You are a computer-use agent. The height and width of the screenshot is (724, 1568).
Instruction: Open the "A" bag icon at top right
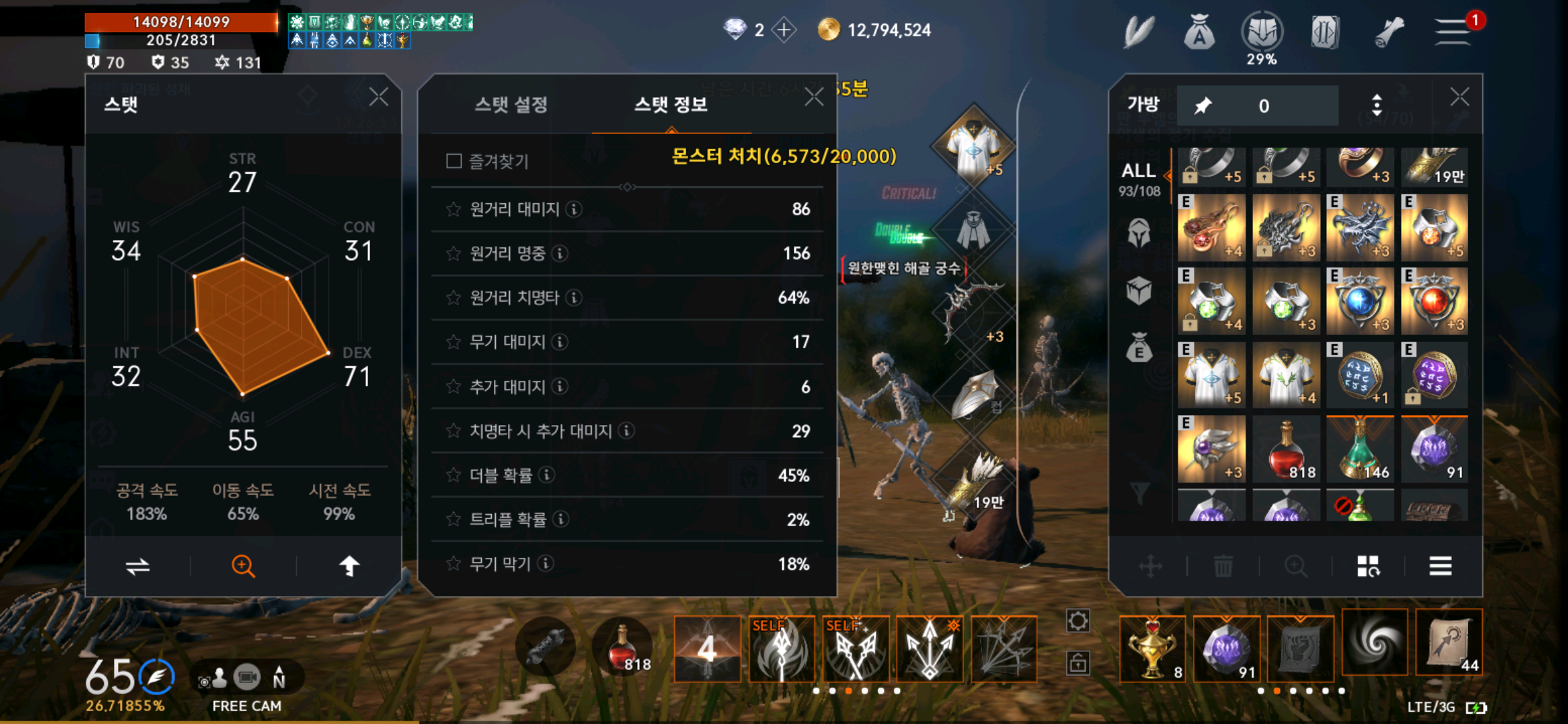coord(1199,30)
